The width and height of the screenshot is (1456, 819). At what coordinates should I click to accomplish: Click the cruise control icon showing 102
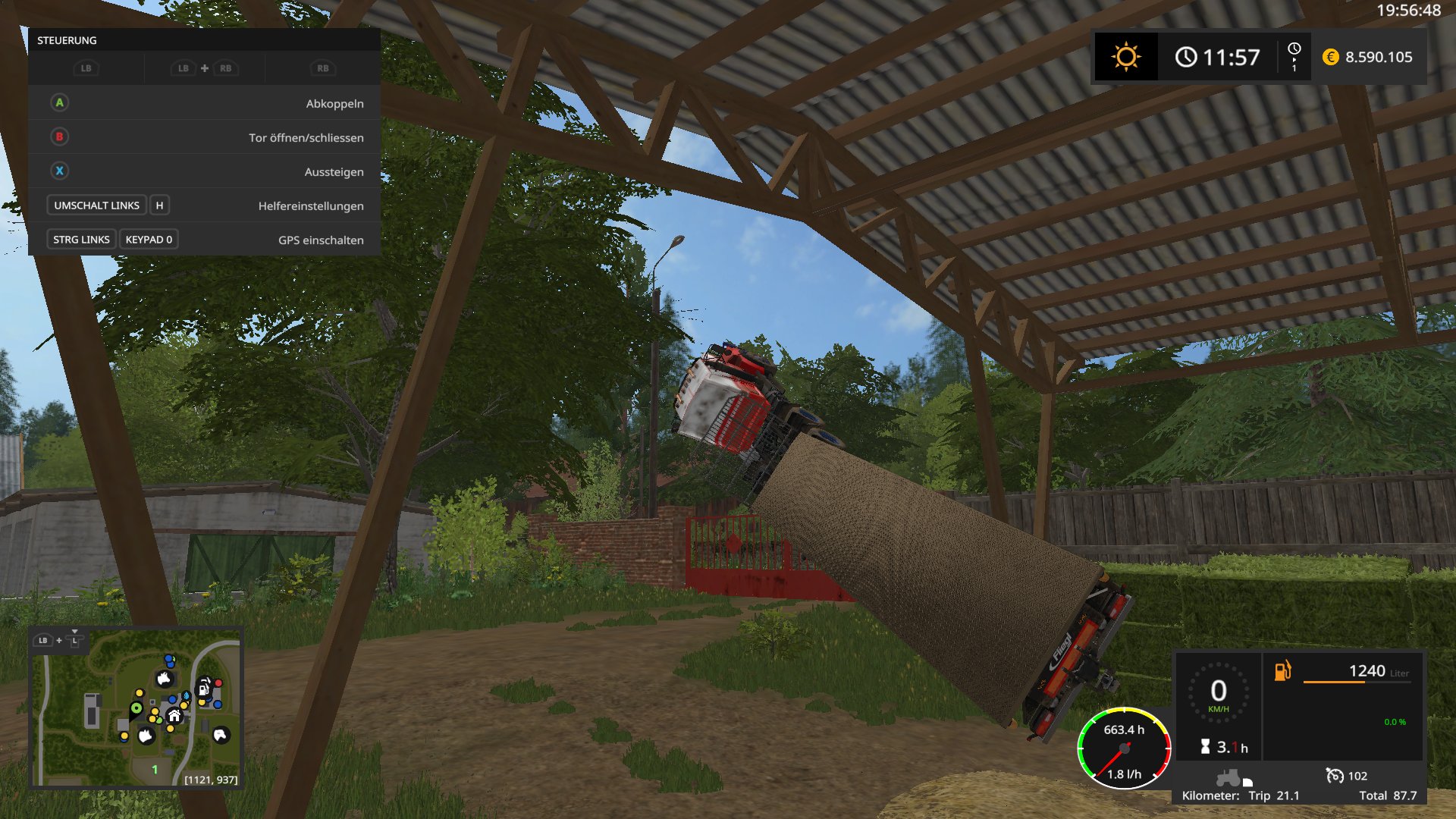tap(1334, 775)
